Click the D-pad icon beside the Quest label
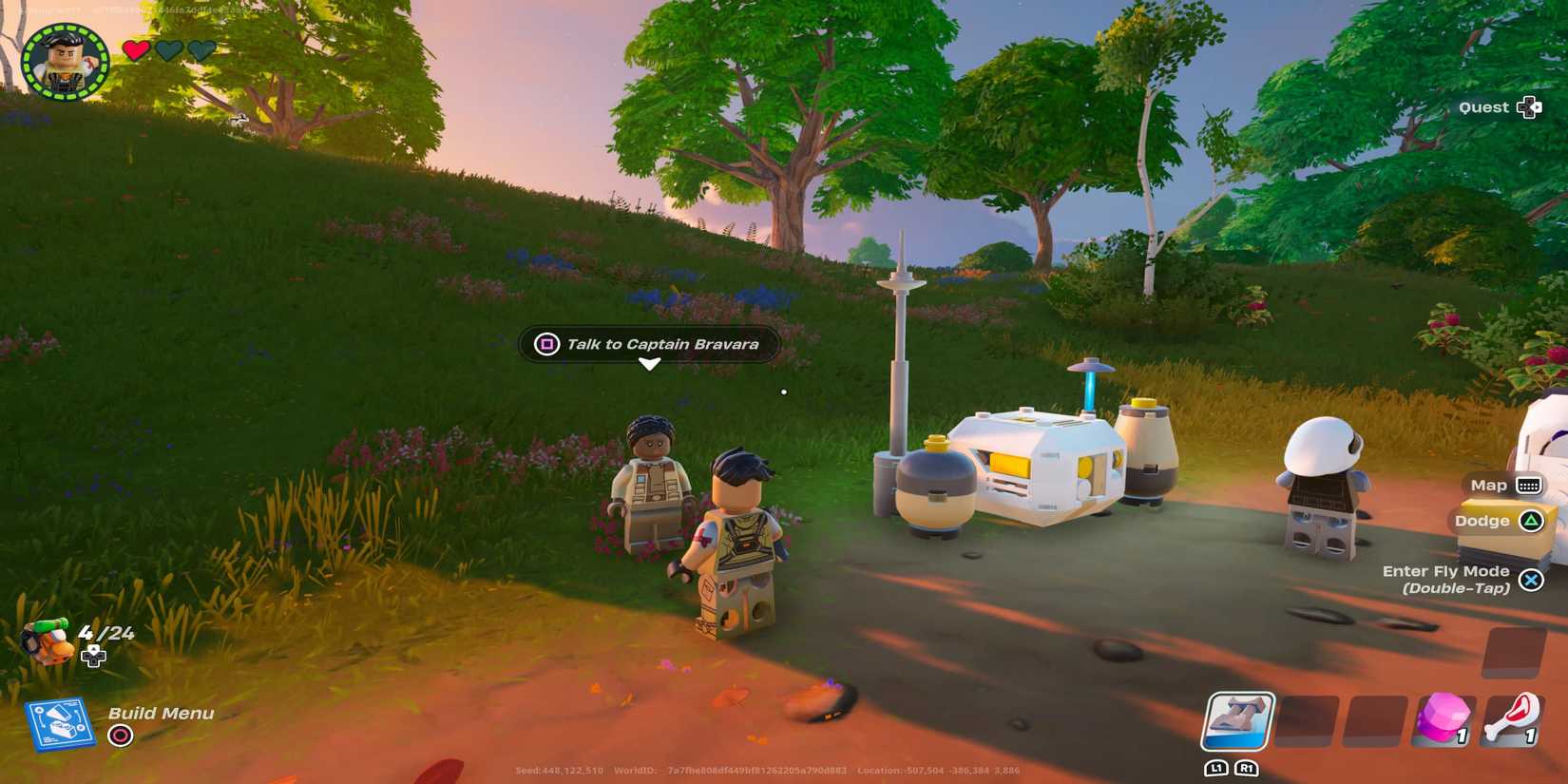Viewport: 1568px width, 784px height. point(1530,107)
